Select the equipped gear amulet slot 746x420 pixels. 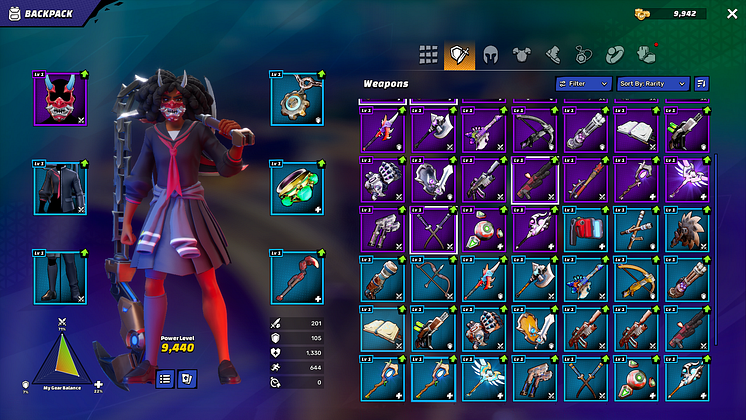point(296,98)
